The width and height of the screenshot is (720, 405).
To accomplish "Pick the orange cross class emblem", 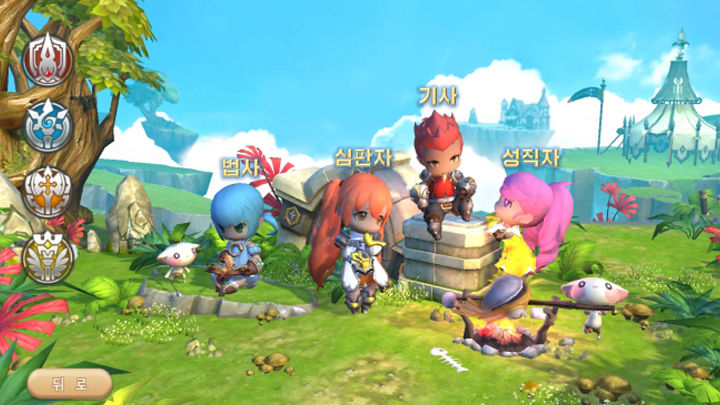I will (47, 189).
